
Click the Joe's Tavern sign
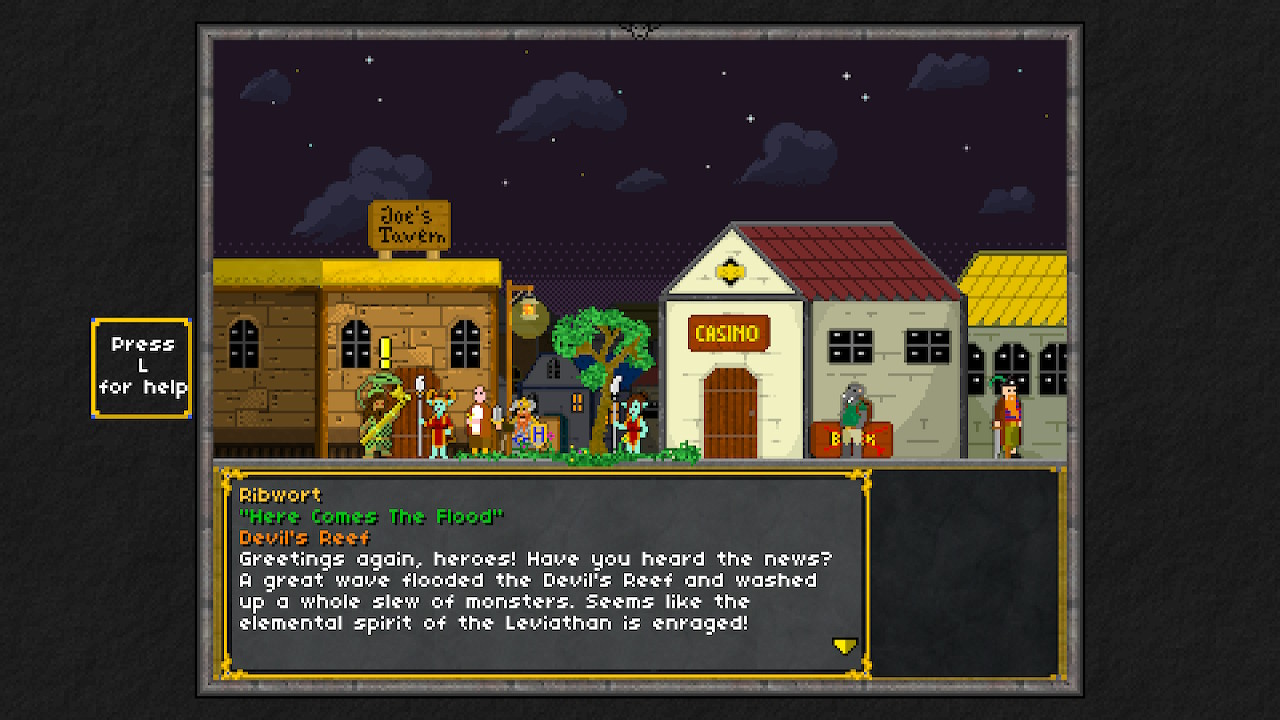412,222
